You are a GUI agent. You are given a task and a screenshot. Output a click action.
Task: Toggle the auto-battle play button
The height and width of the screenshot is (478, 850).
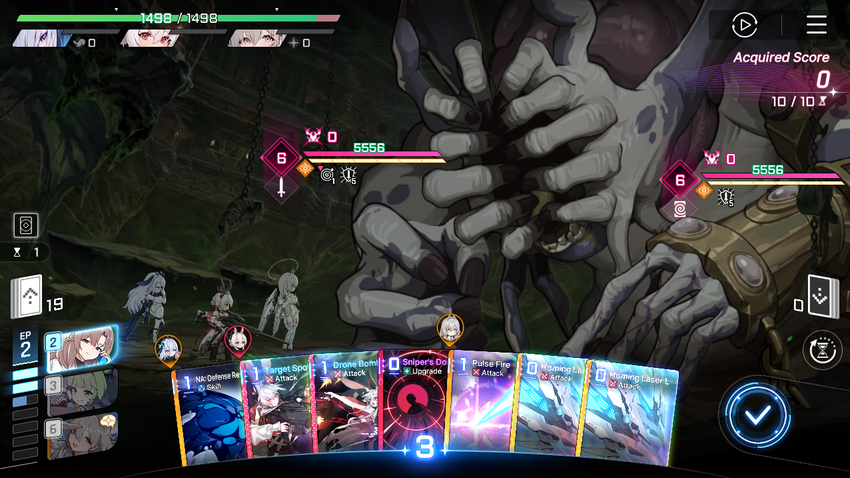744,25
